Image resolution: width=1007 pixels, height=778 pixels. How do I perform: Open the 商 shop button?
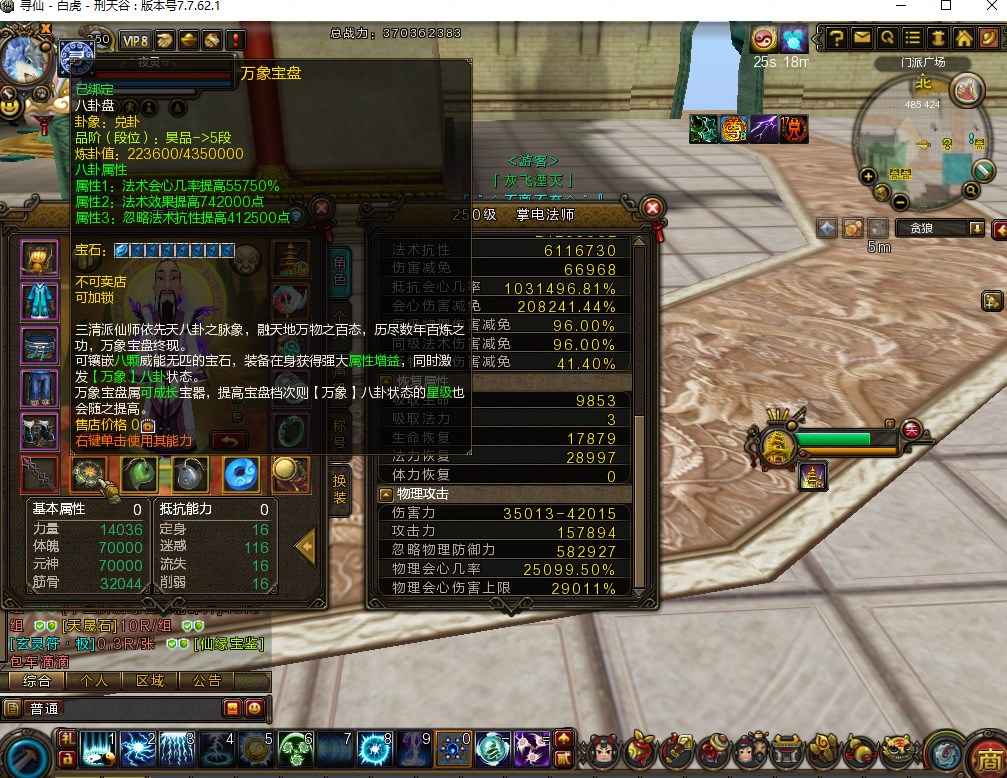989,754
